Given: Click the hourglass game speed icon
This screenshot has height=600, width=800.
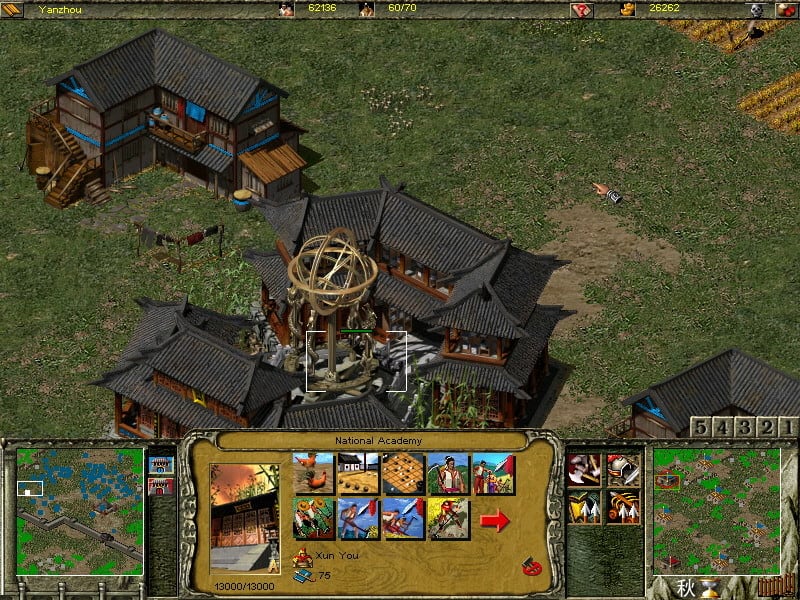Looking at the screenshot, I should 711,588.
